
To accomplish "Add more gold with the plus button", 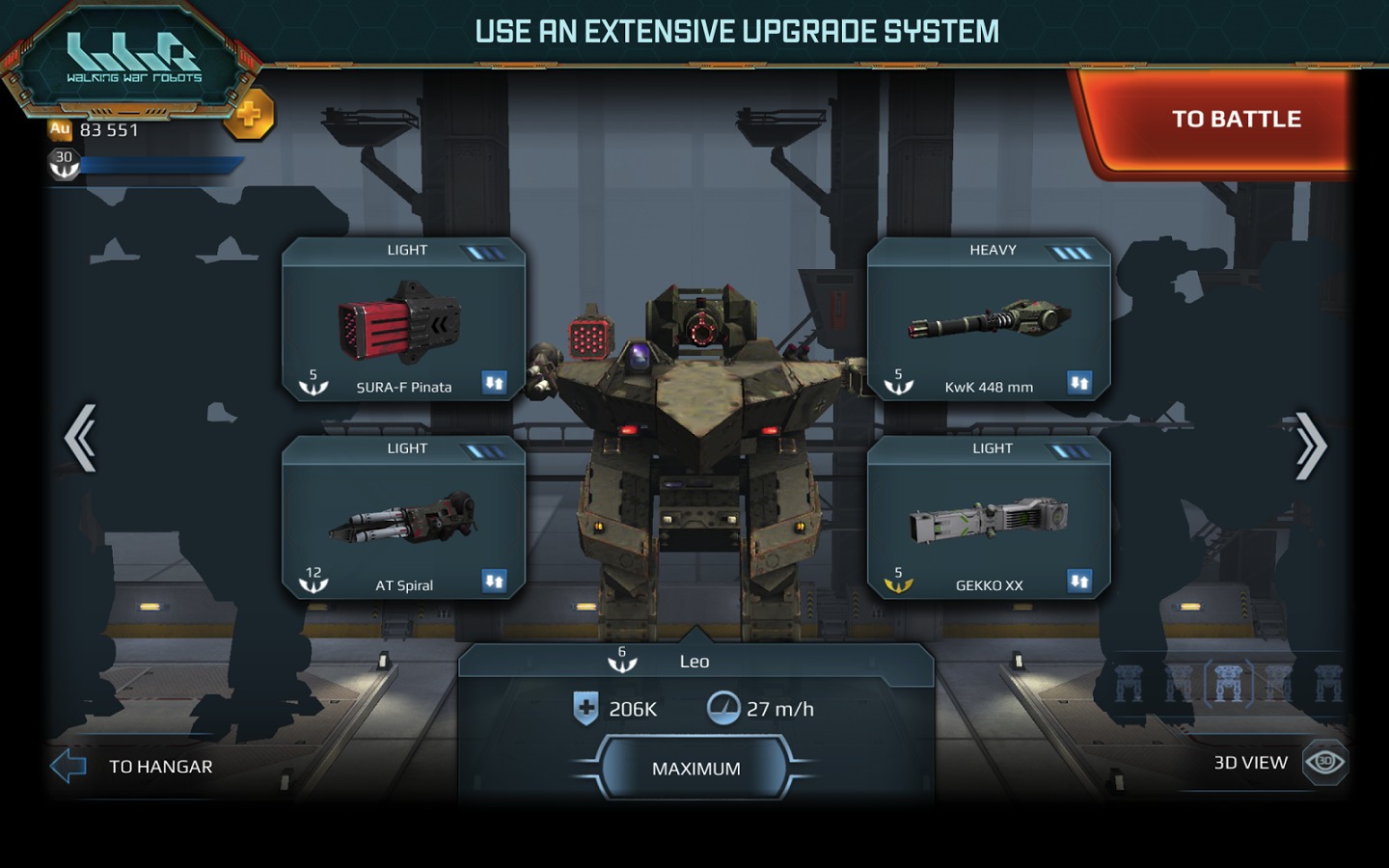I will (x=249, y=116).
